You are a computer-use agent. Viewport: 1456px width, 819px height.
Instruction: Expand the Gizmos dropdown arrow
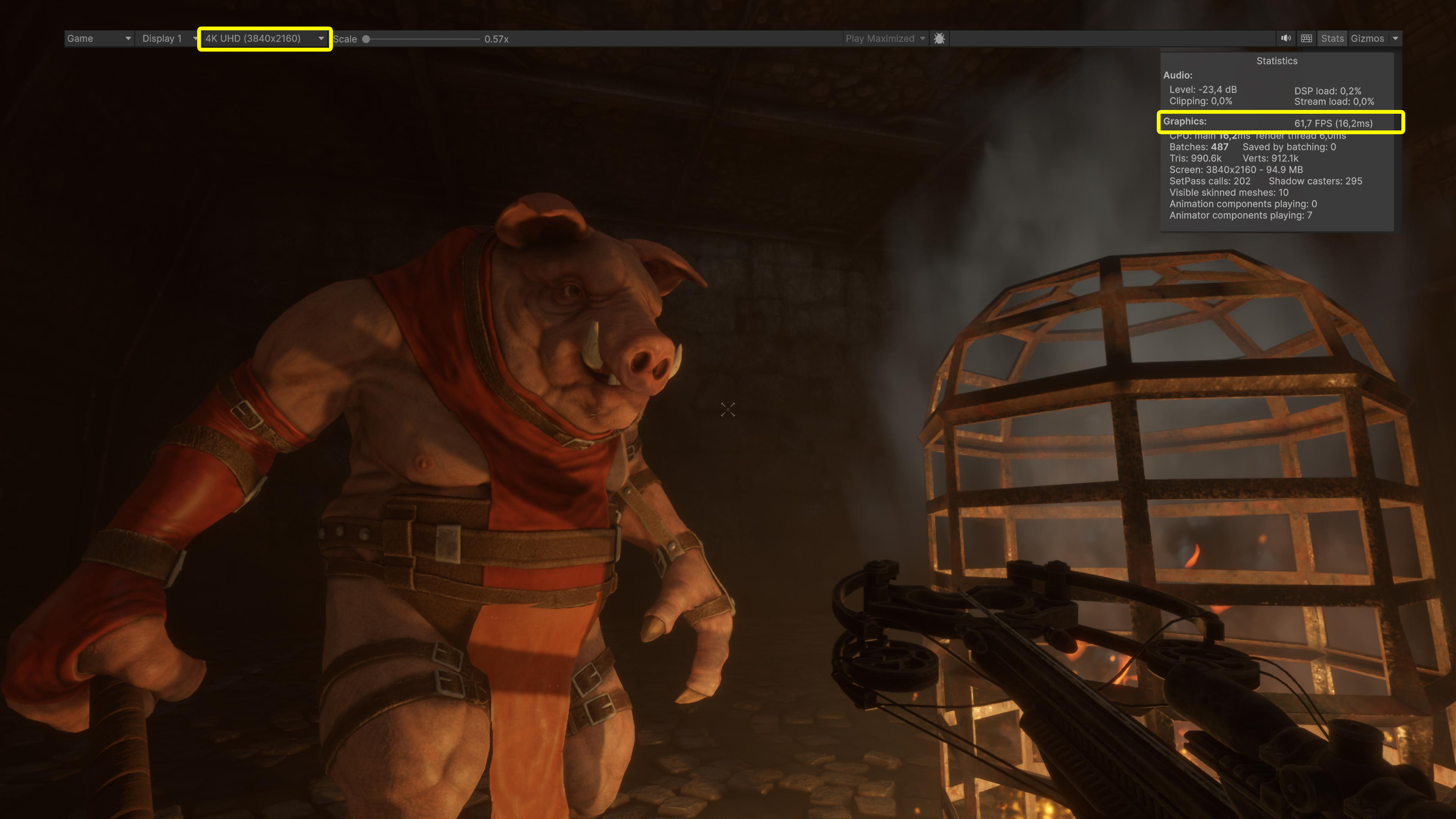1394,38
